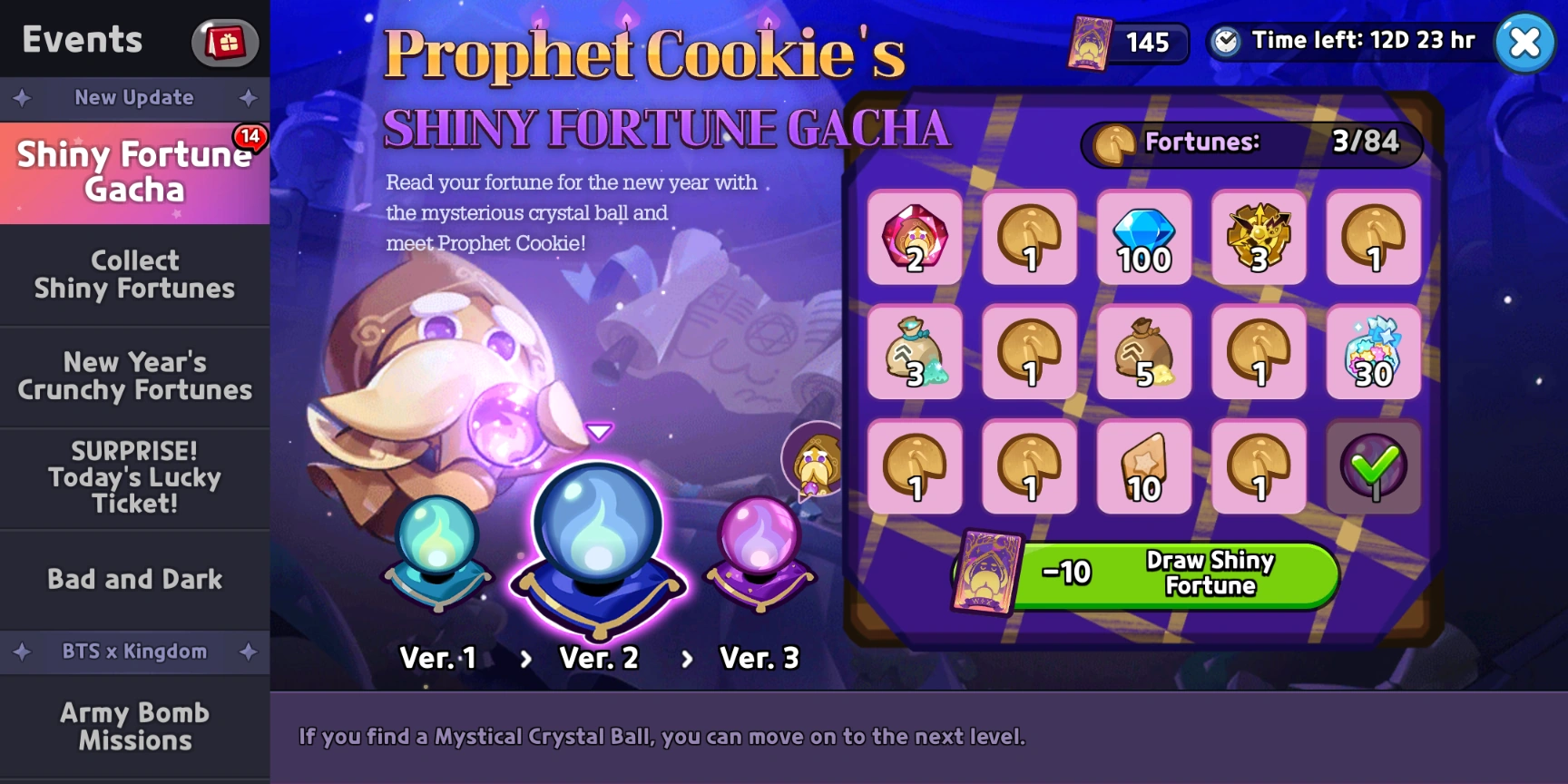Open the BTS x Kingdom section
Screen dimensions: 1568x784
(x=134, y=652)
